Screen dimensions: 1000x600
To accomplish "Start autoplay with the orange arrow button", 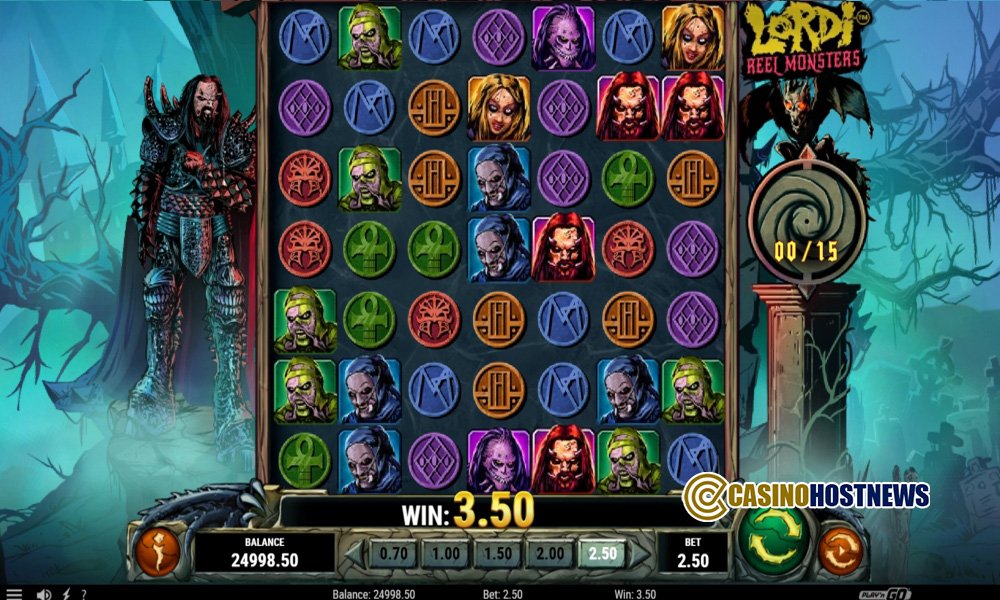I will click(x=840, y=550).
